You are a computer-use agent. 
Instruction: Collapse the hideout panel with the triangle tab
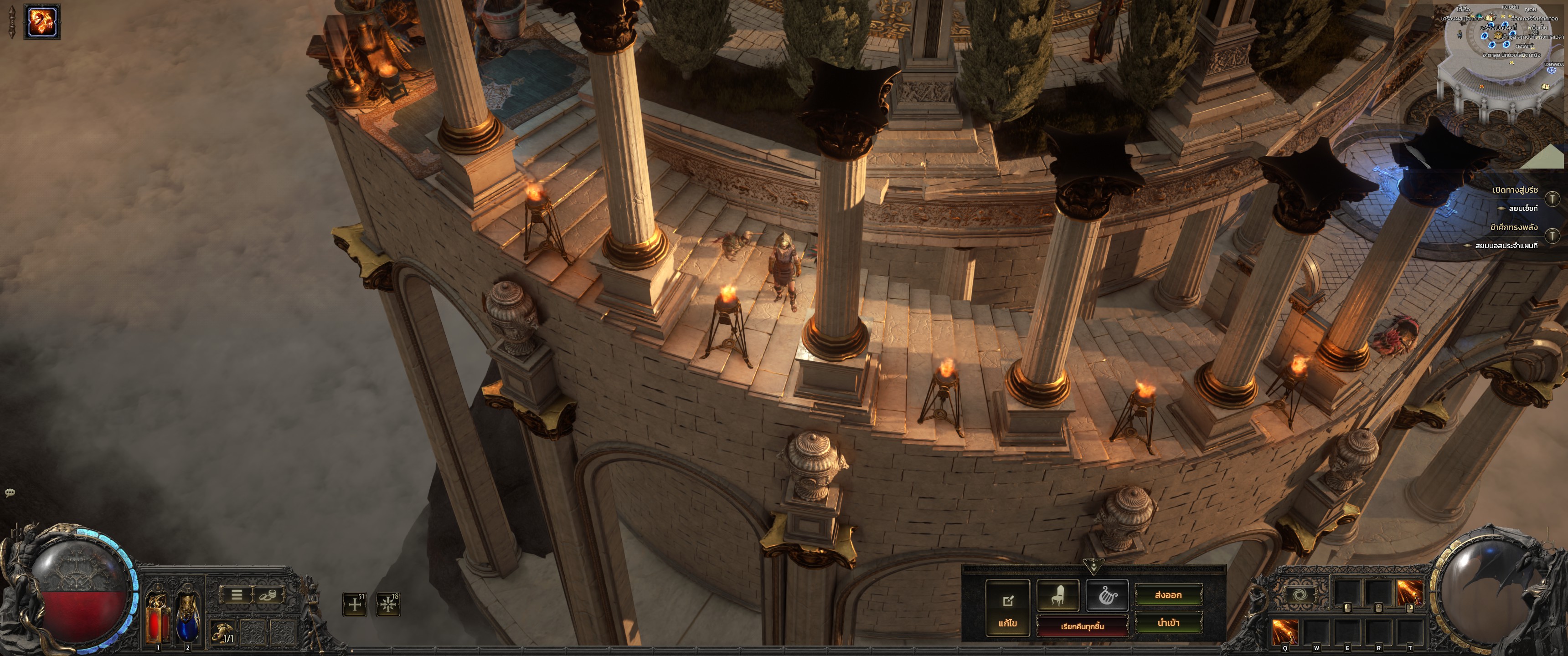[x=1093, y=567]
